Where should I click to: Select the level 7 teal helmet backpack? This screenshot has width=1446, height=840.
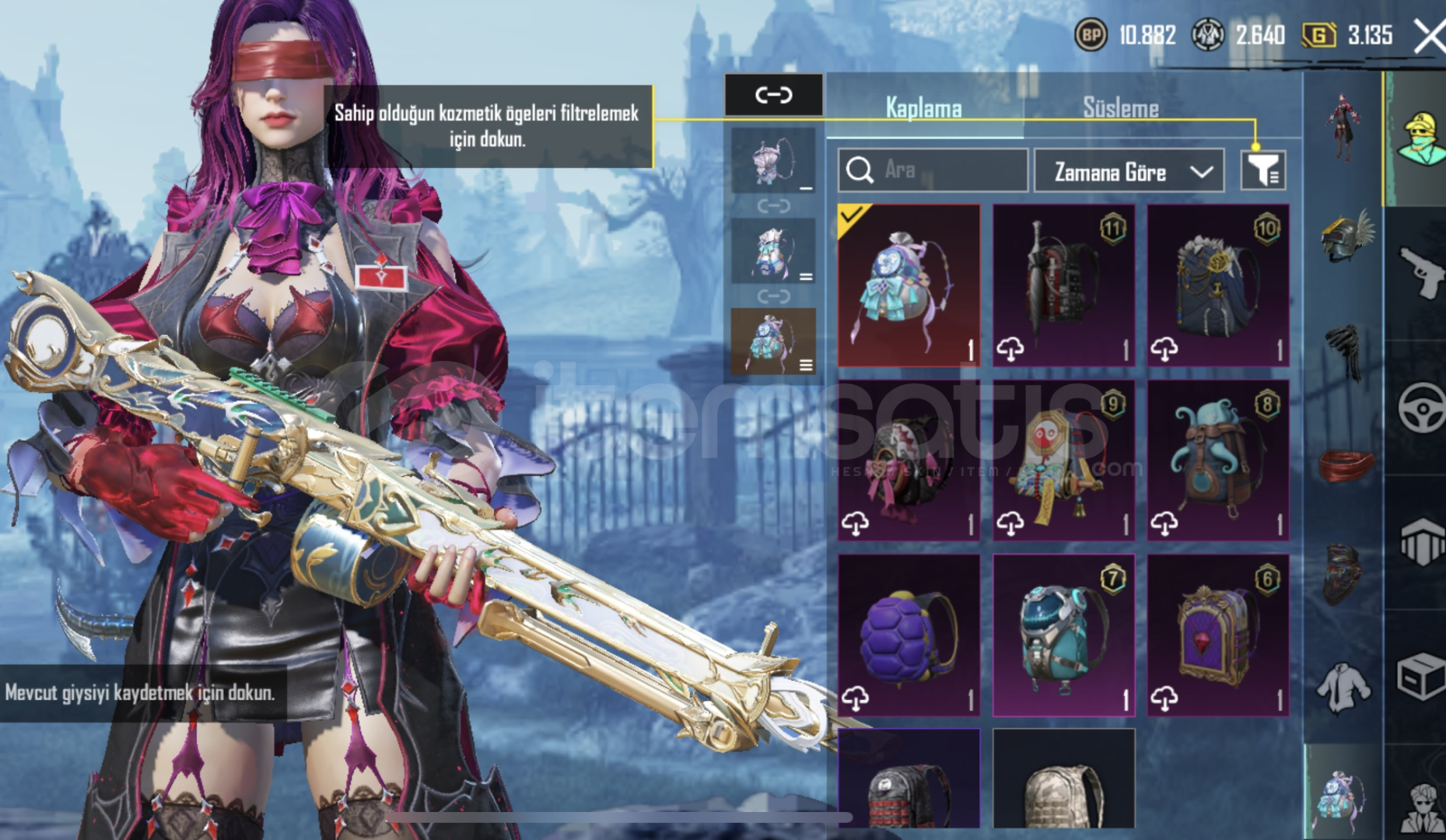(x=1063, y=635)
